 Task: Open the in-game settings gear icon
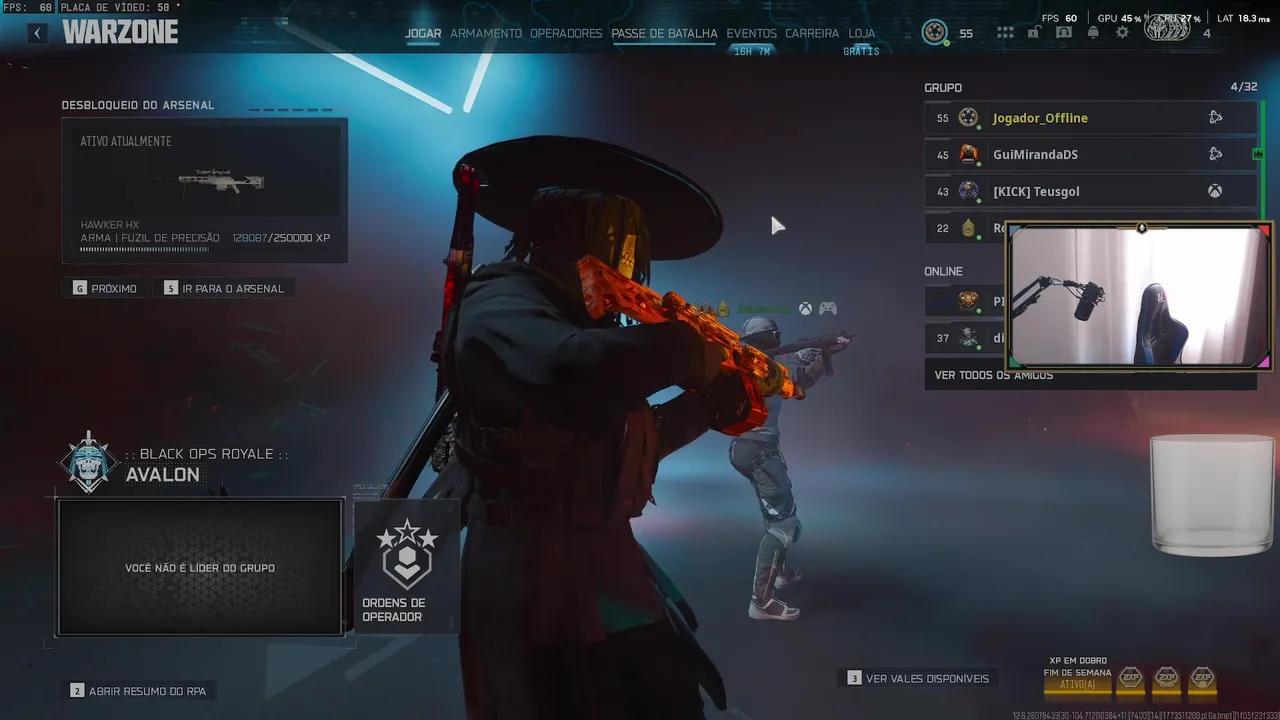(1123, 31)
